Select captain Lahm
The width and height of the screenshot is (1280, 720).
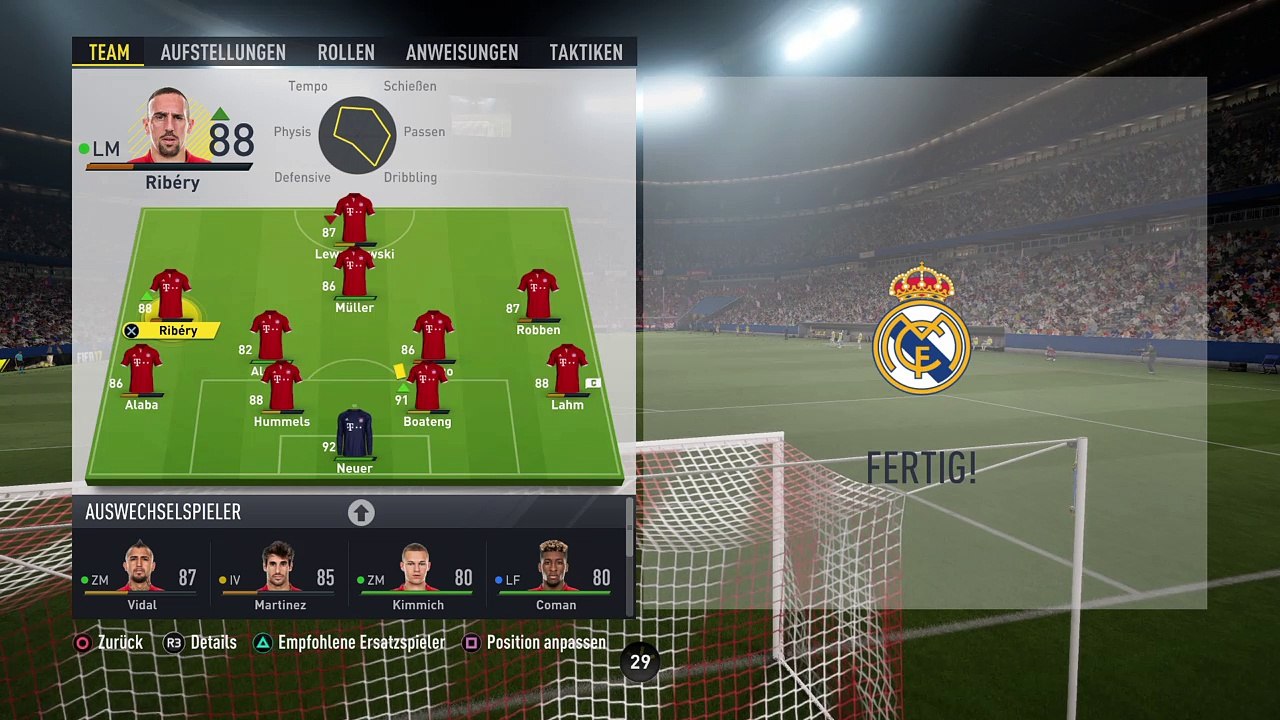point(567,370)
